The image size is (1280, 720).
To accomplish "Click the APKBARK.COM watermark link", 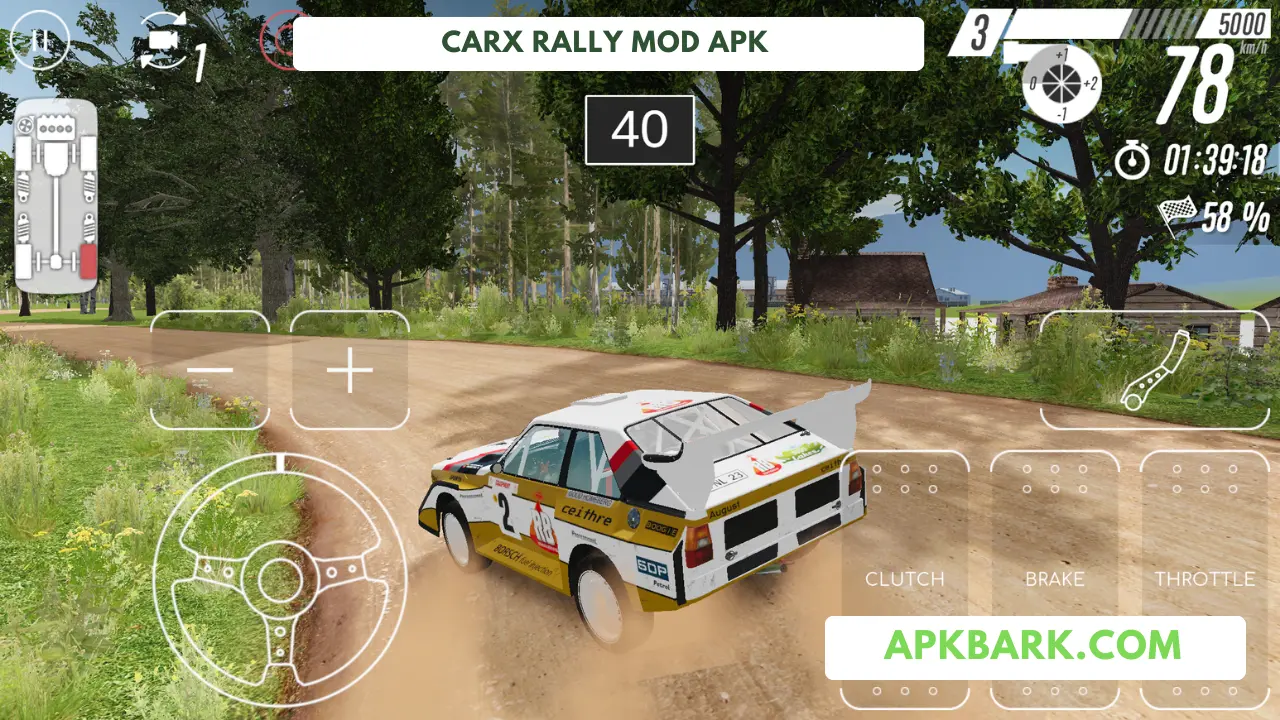I will pos(1034,647).
